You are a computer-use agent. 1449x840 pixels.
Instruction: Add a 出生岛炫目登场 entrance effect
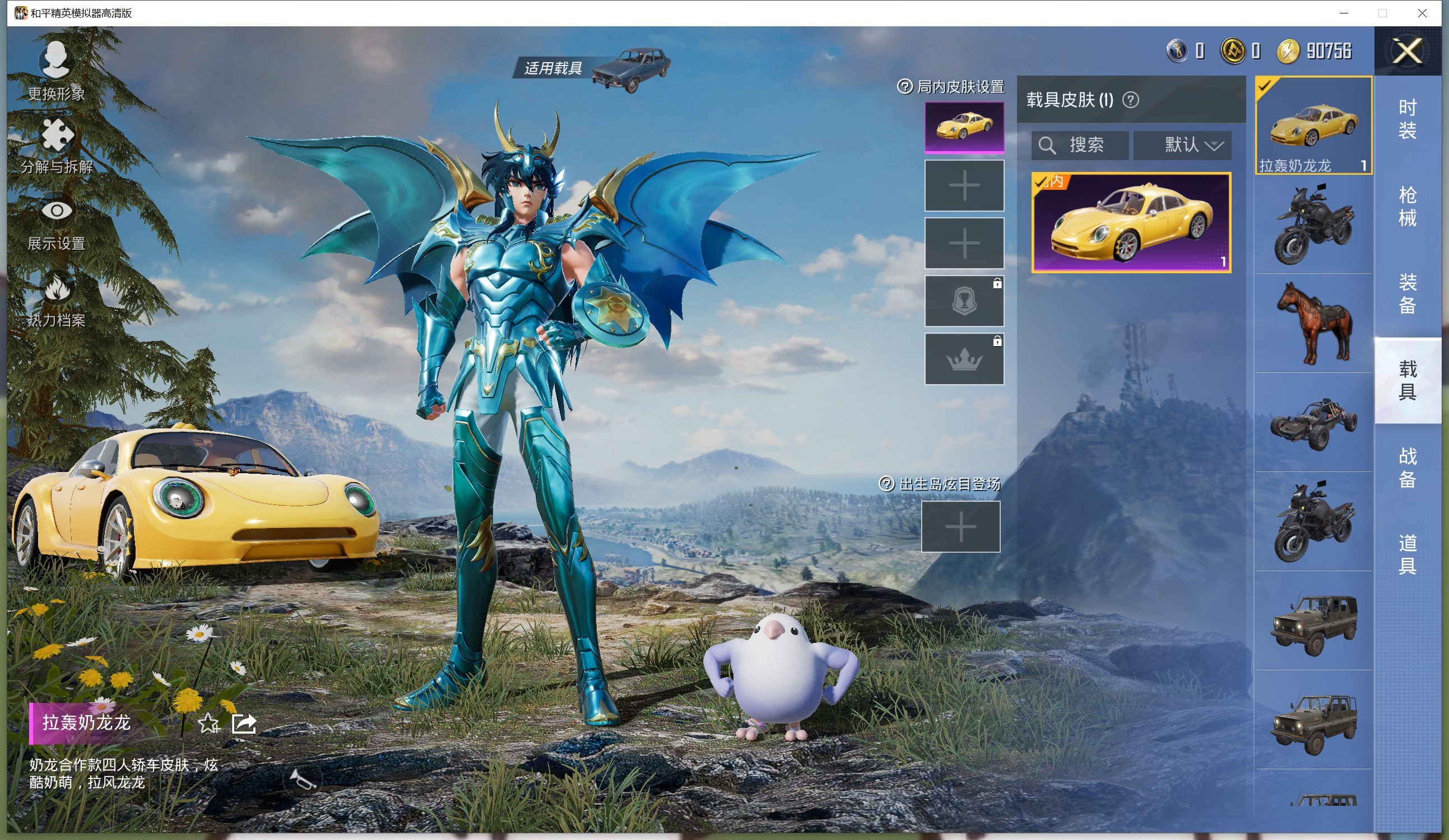pos(960,526)
